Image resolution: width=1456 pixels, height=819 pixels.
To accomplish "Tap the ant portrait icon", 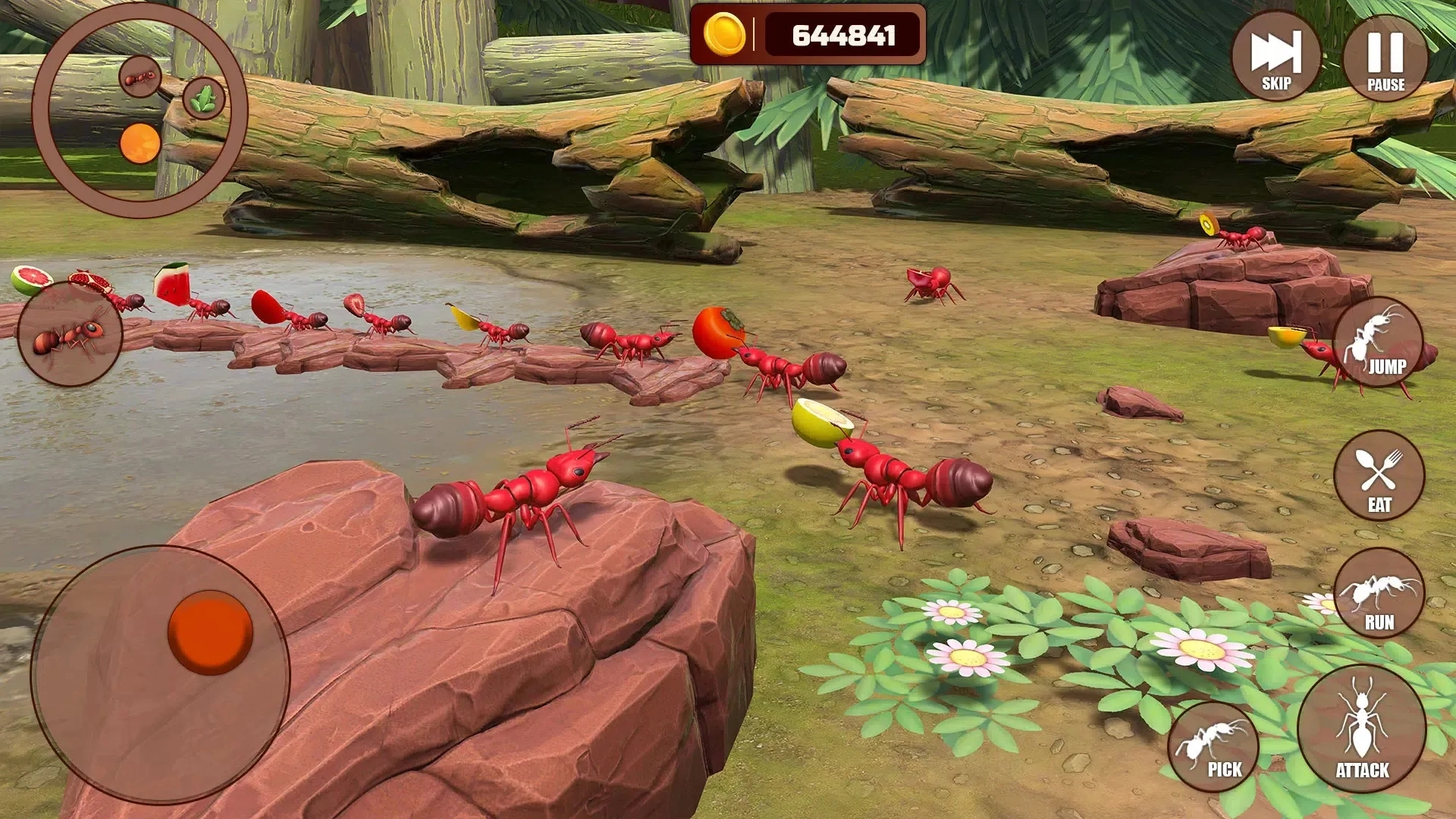I will click(70, 334).
